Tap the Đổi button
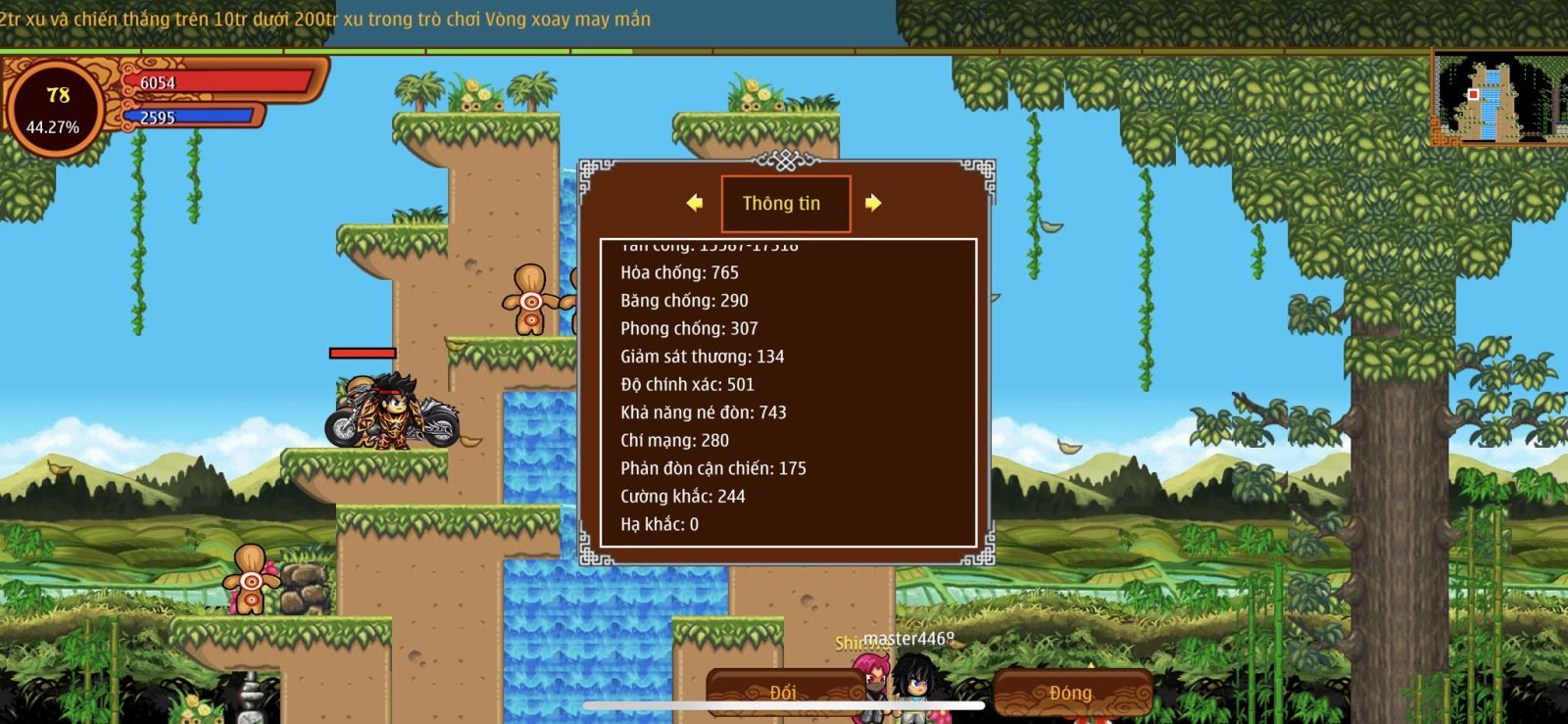This screenshot has width=1568, height=724. [x=782, y=693]
